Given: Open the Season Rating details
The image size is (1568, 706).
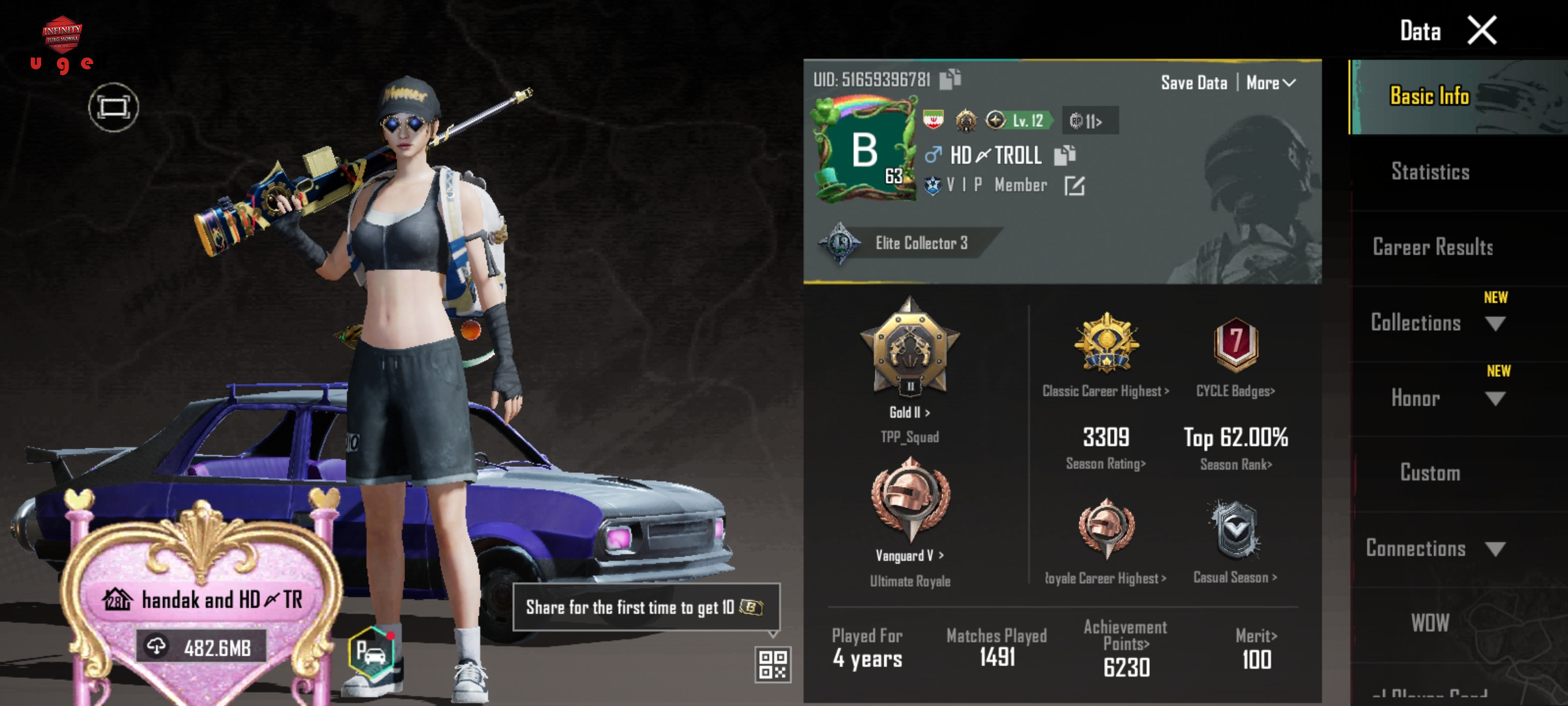Looking at the screenshot, I should pyautogui.click(x=1105, y=463).
